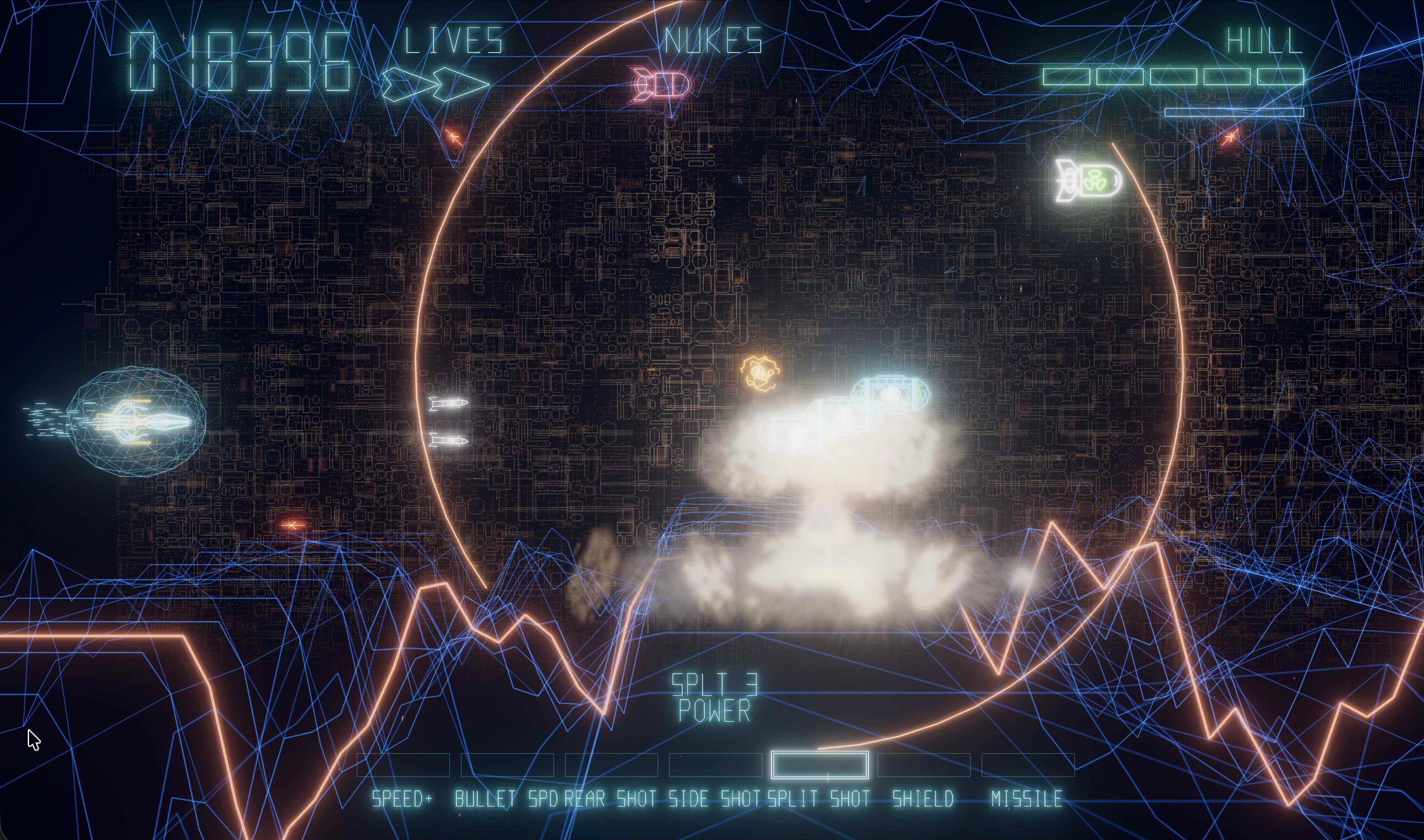Viewport: 1424px width, 840px height.
Task: Expand the SHIELD upgrade slot
Action: click(x=923, y=765)
